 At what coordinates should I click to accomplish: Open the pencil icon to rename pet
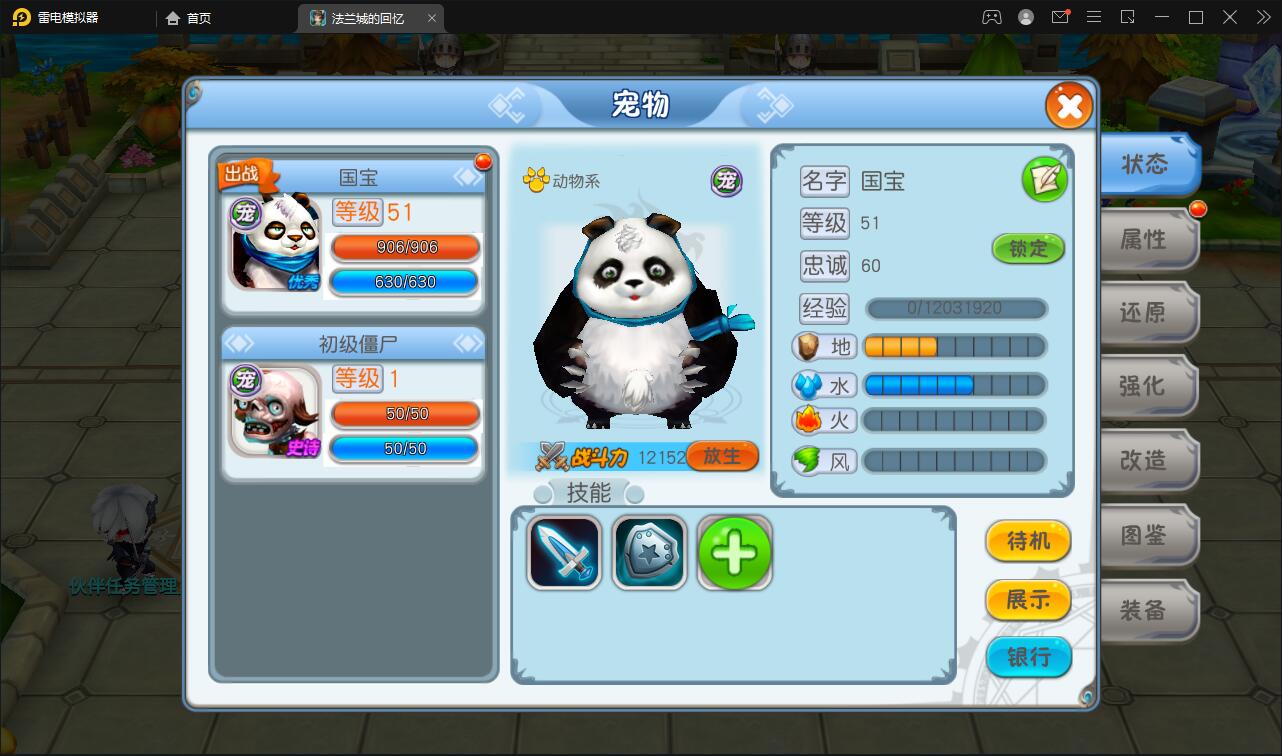coord(1044,179)
